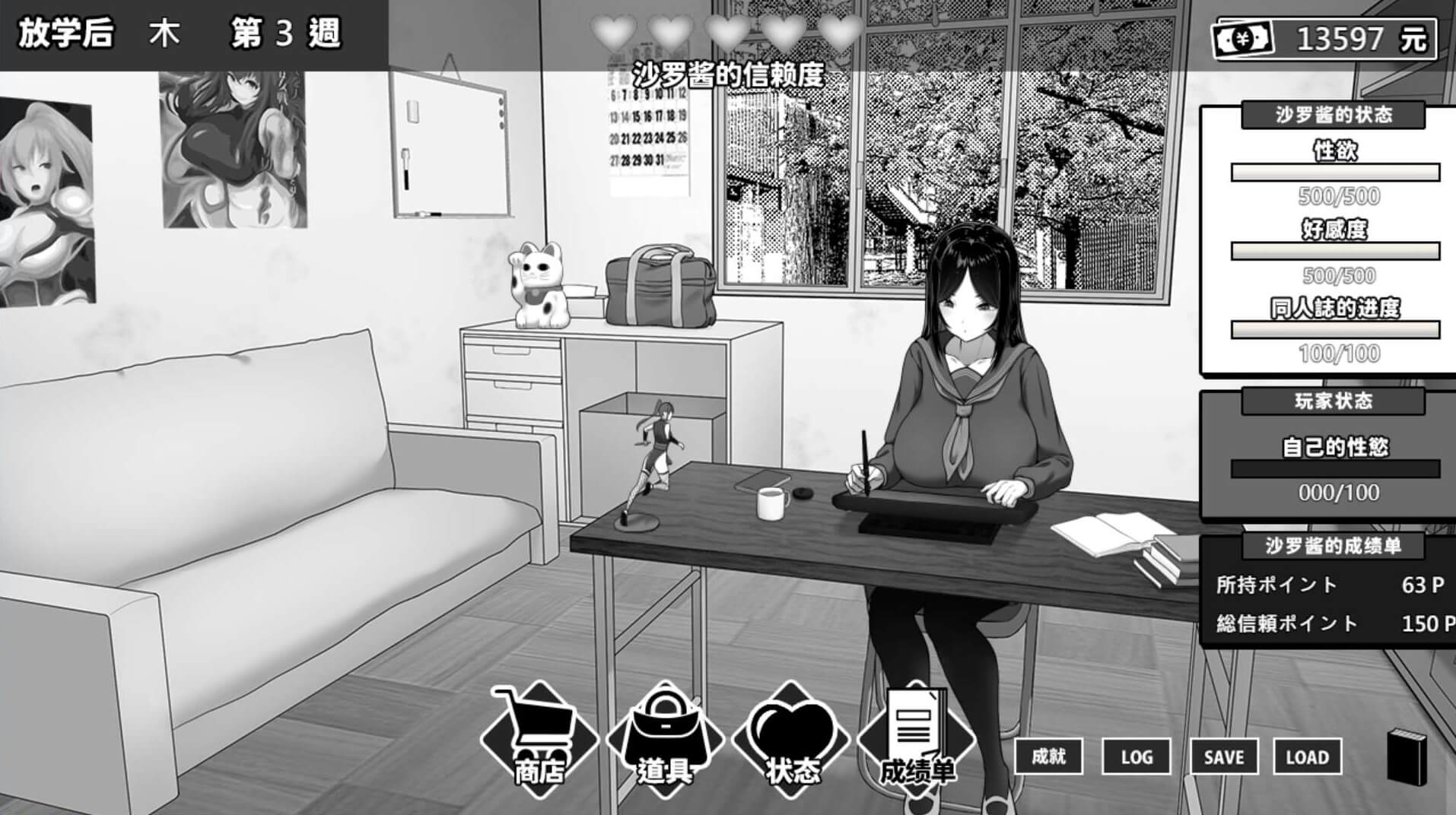Screen dimensions: 1456x815
Task: Open the LOG history
Action: click(1136, 756)
